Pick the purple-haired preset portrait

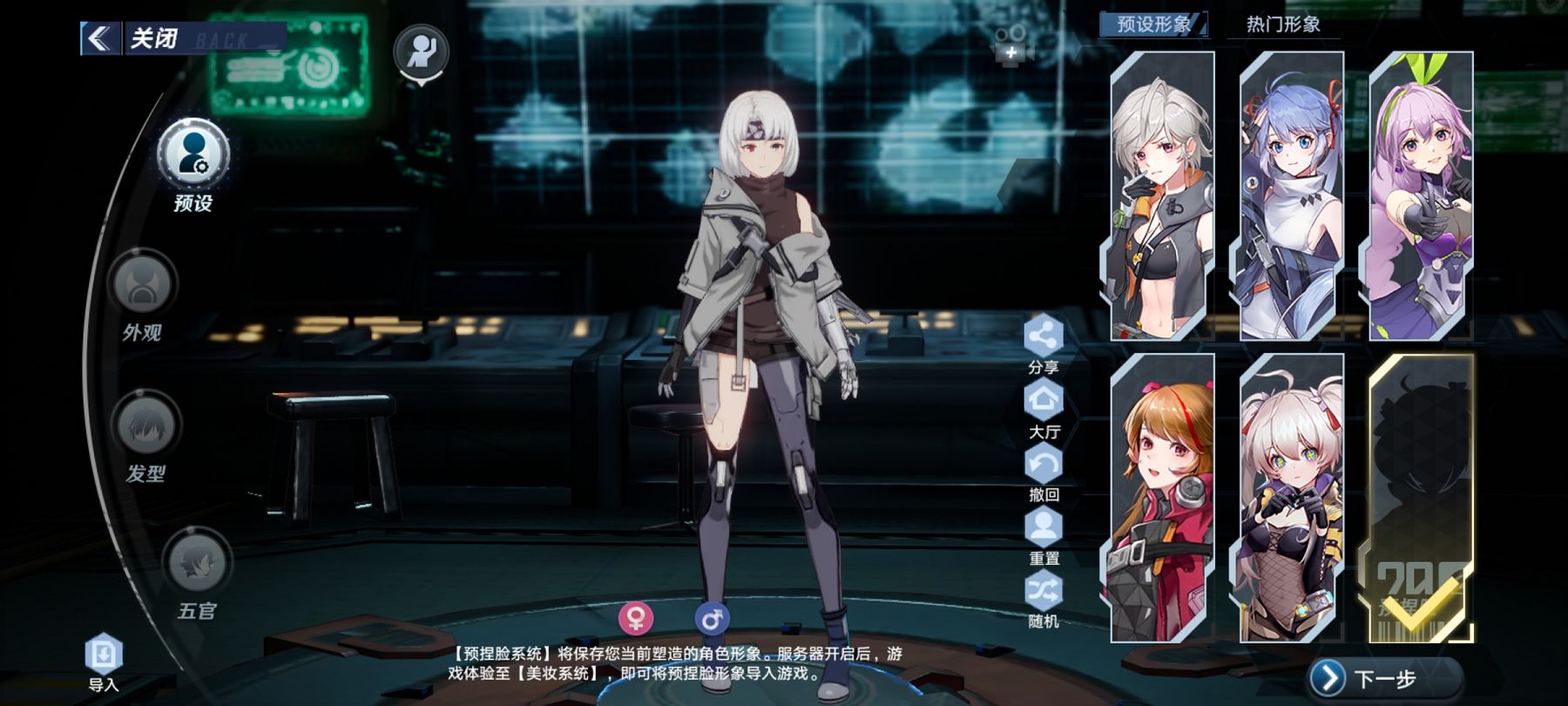(1421, 196)
